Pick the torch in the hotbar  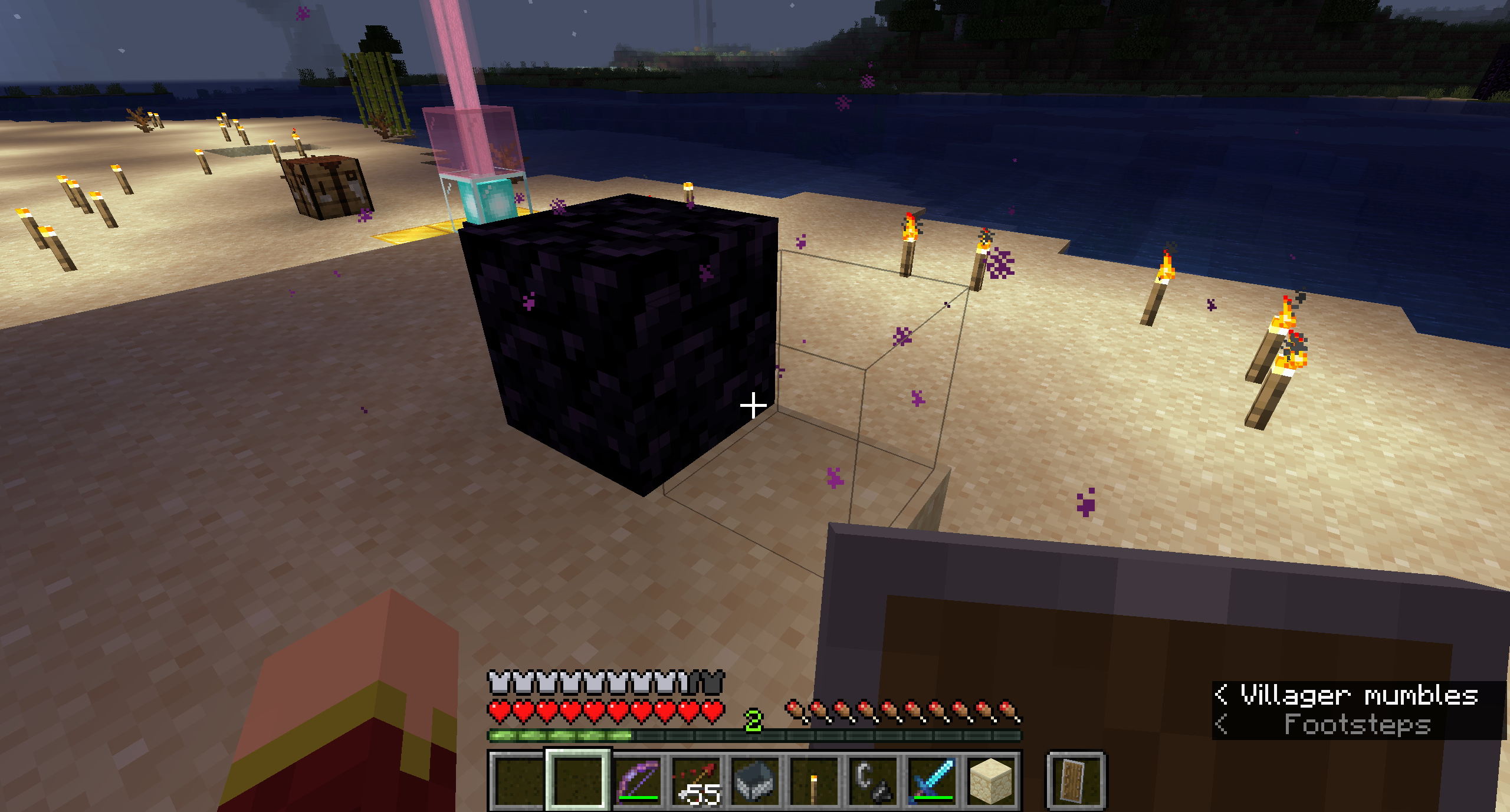coord(815,781)
